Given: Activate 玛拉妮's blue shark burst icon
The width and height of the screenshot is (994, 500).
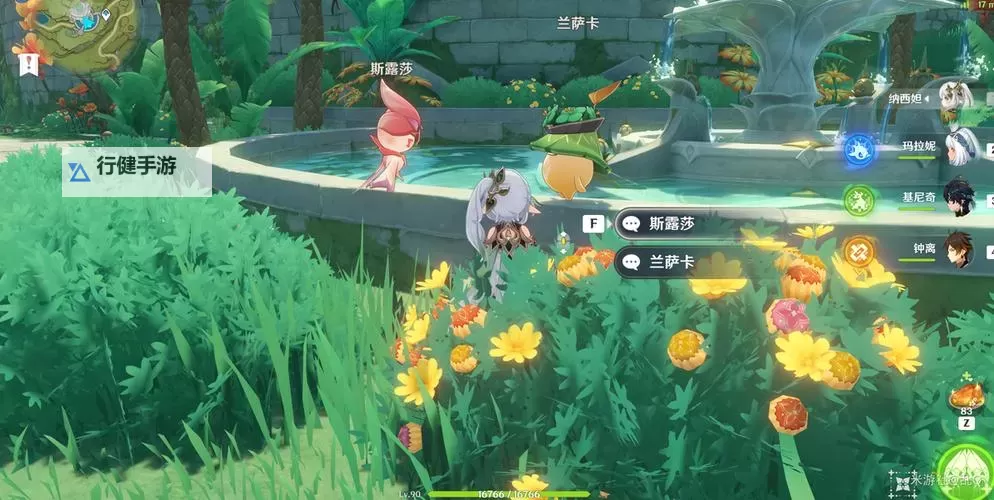Looking at the screenshot, I should pyautogui.click(x=859, y=150).
